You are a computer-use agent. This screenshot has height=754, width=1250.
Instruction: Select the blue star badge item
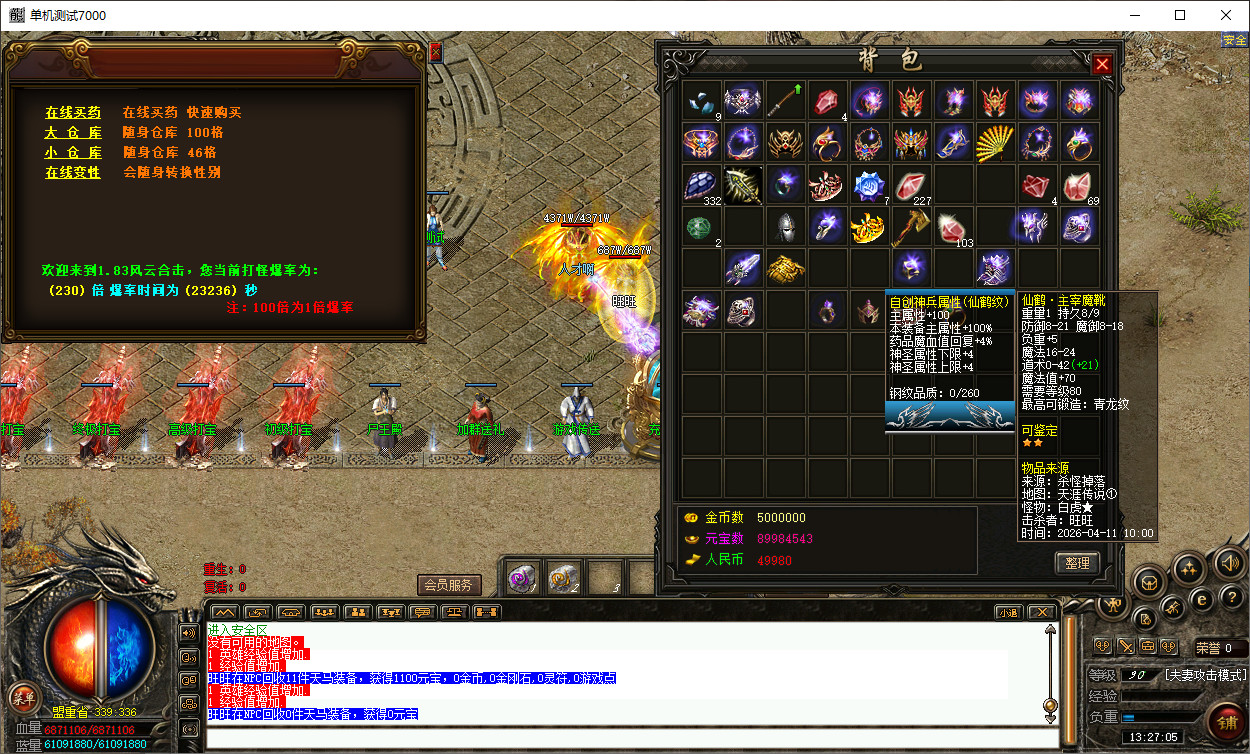(x=869, y=185)
